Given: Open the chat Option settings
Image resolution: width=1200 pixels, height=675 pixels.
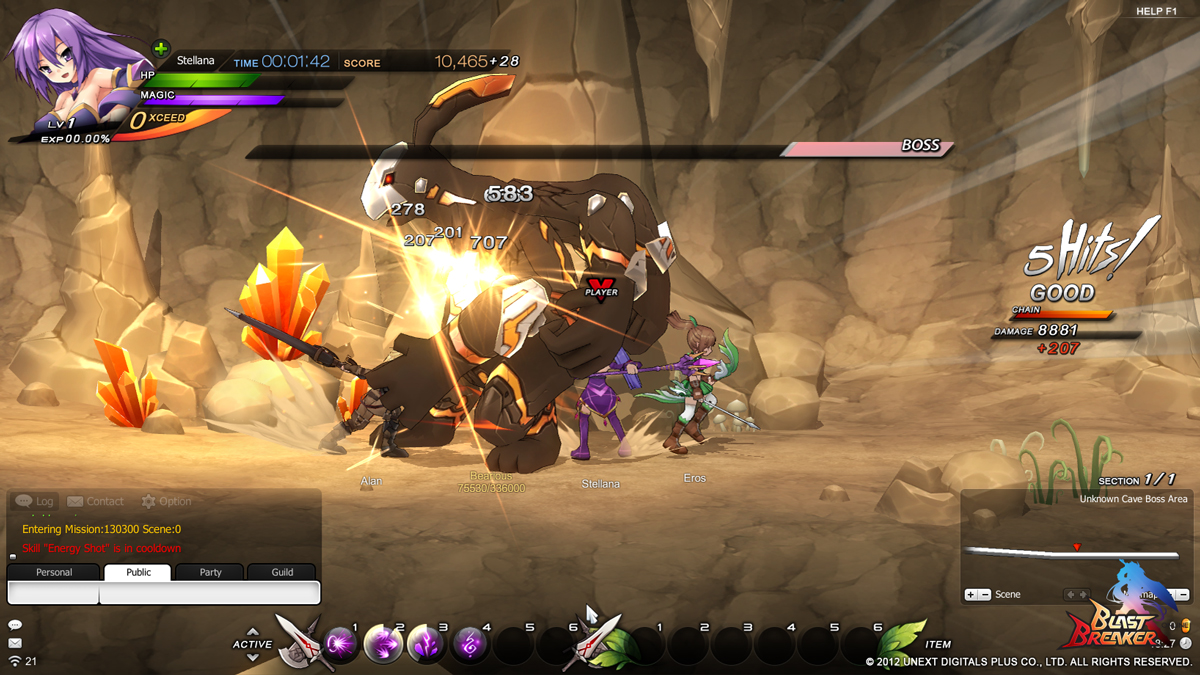Looking at the screenshot, I should pos(166,501).
